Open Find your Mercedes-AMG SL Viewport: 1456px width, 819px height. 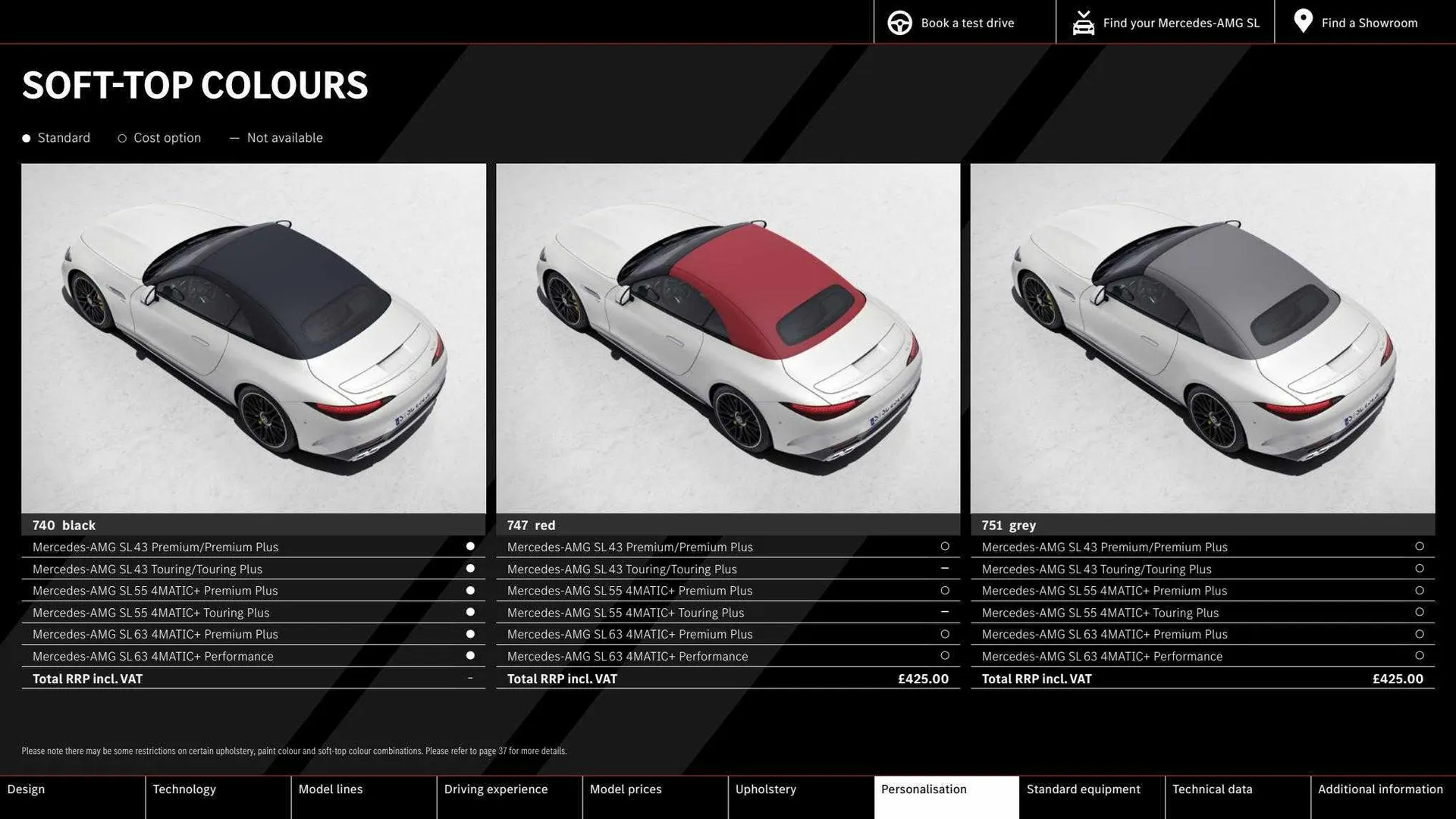click(1180, 22)
